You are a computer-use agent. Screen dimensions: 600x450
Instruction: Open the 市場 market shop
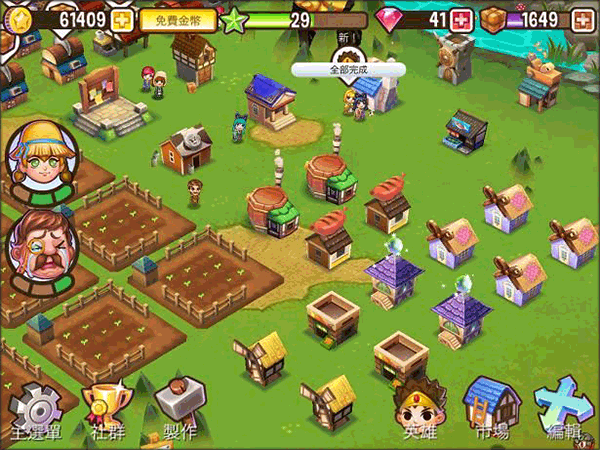click(491, 408)
